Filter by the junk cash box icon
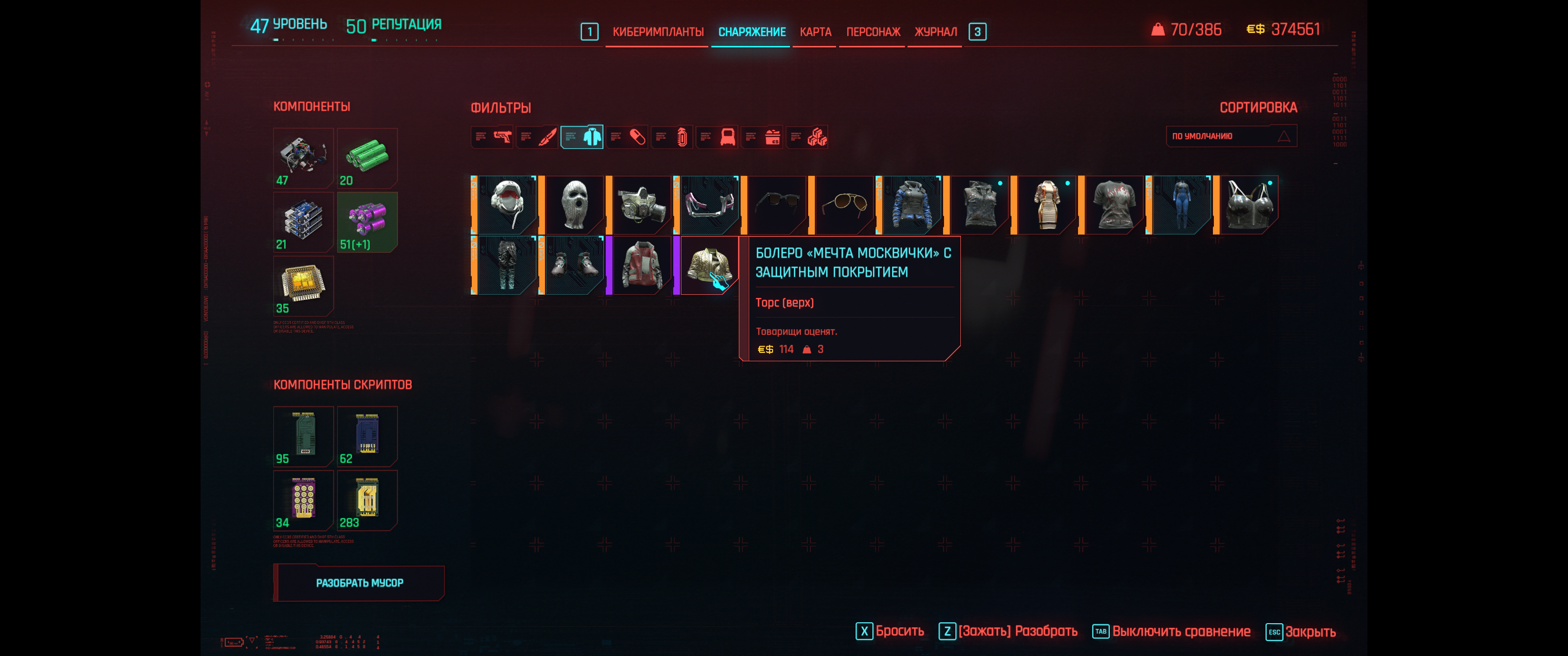 coord(763,137)
